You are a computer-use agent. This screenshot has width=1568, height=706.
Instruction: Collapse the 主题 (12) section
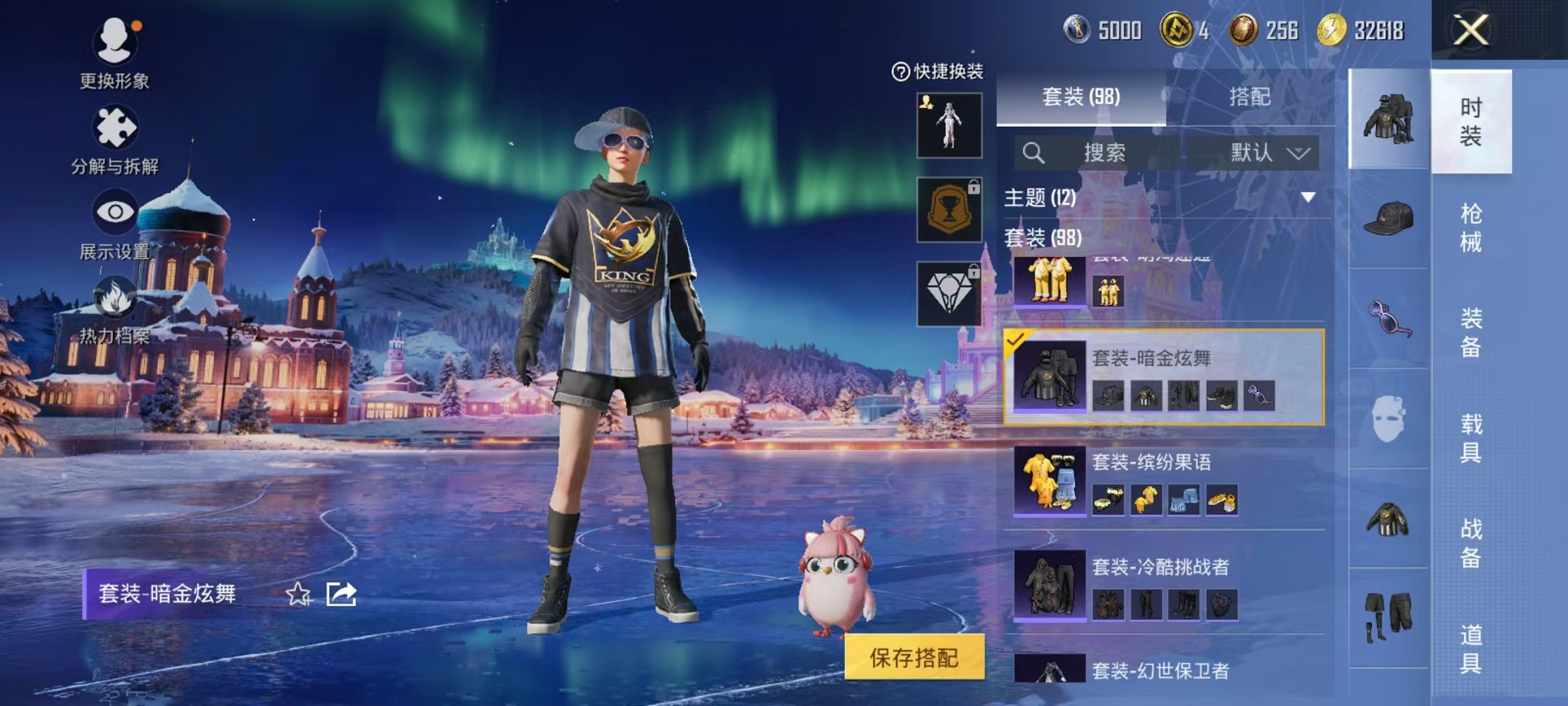coord(1309,198)
